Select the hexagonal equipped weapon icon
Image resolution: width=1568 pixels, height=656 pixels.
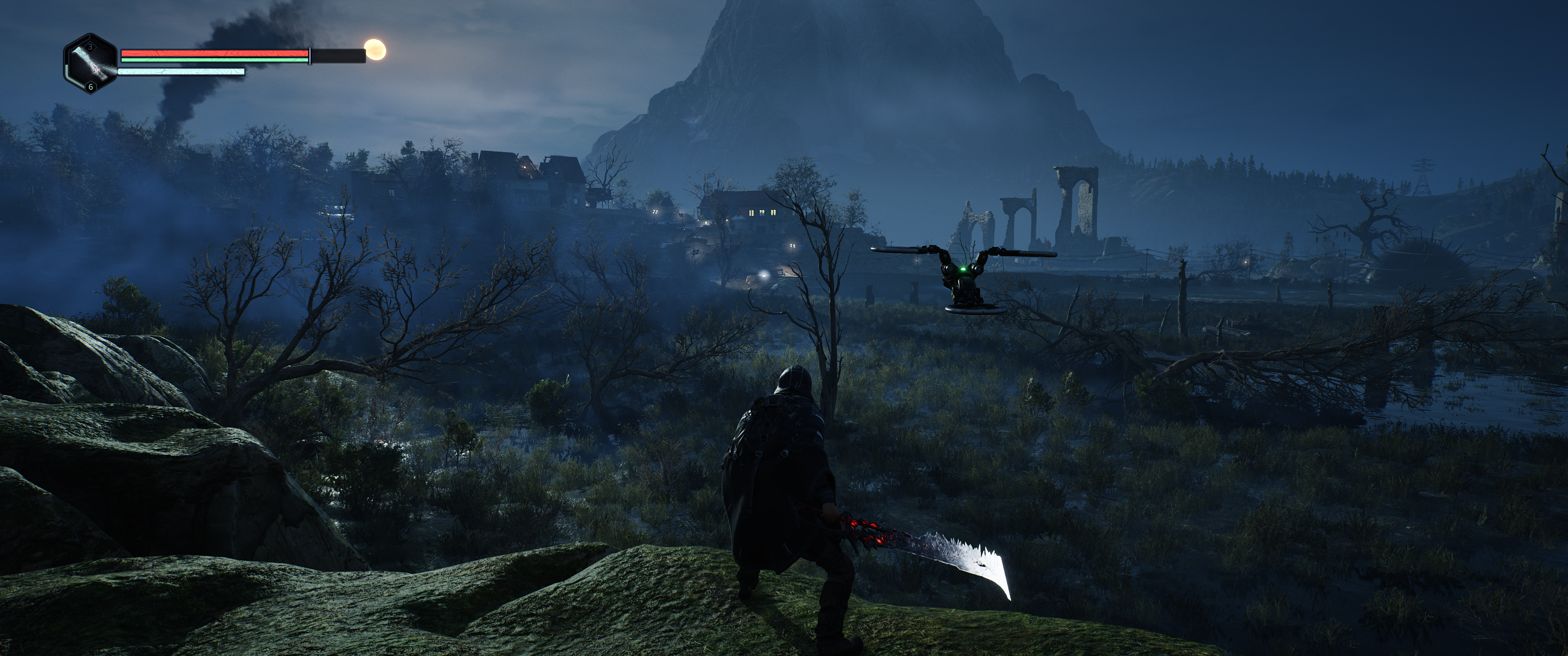(91, 64)
